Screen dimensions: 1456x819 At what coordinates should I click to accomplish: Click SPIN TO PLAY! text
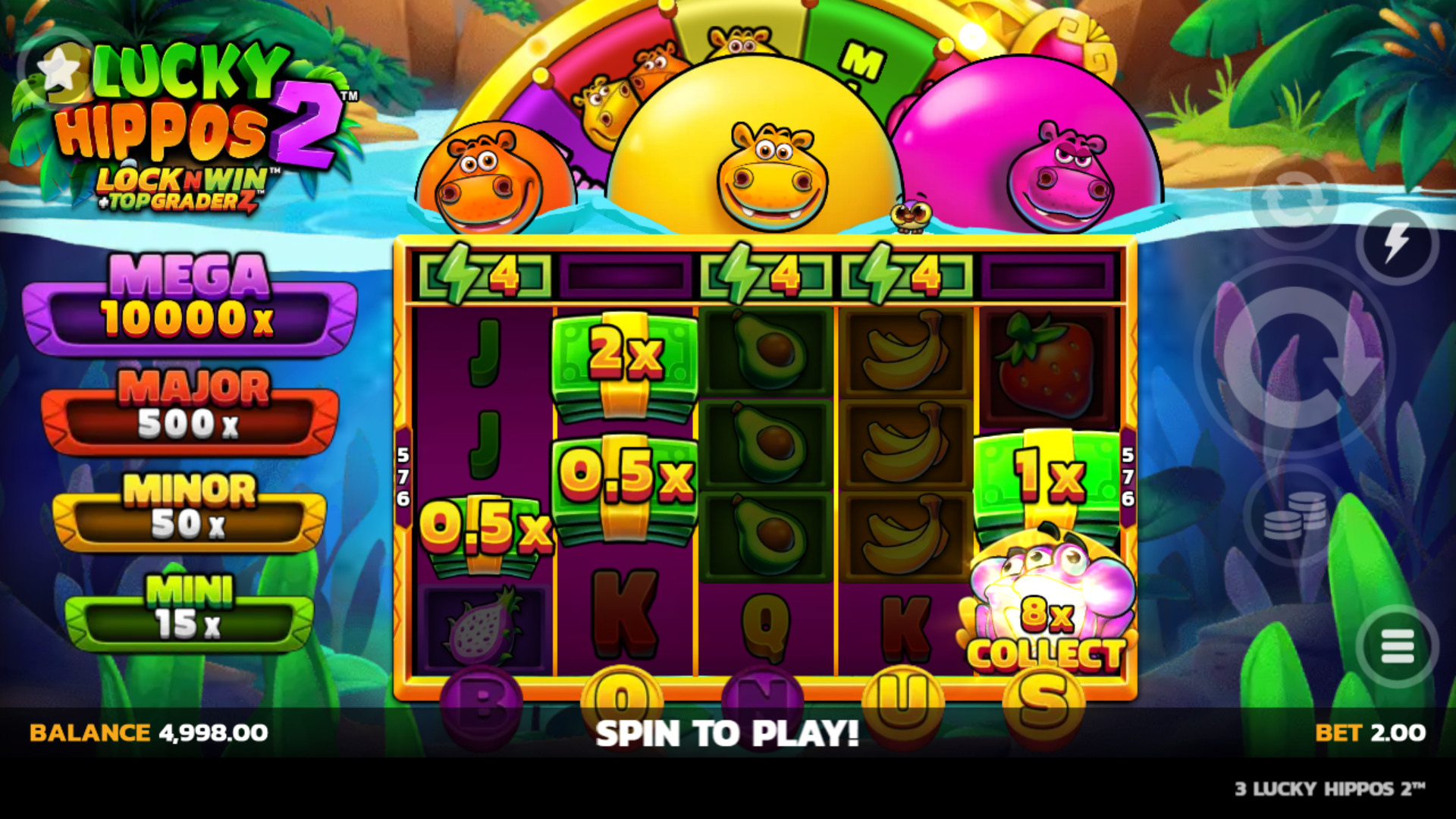727,733
